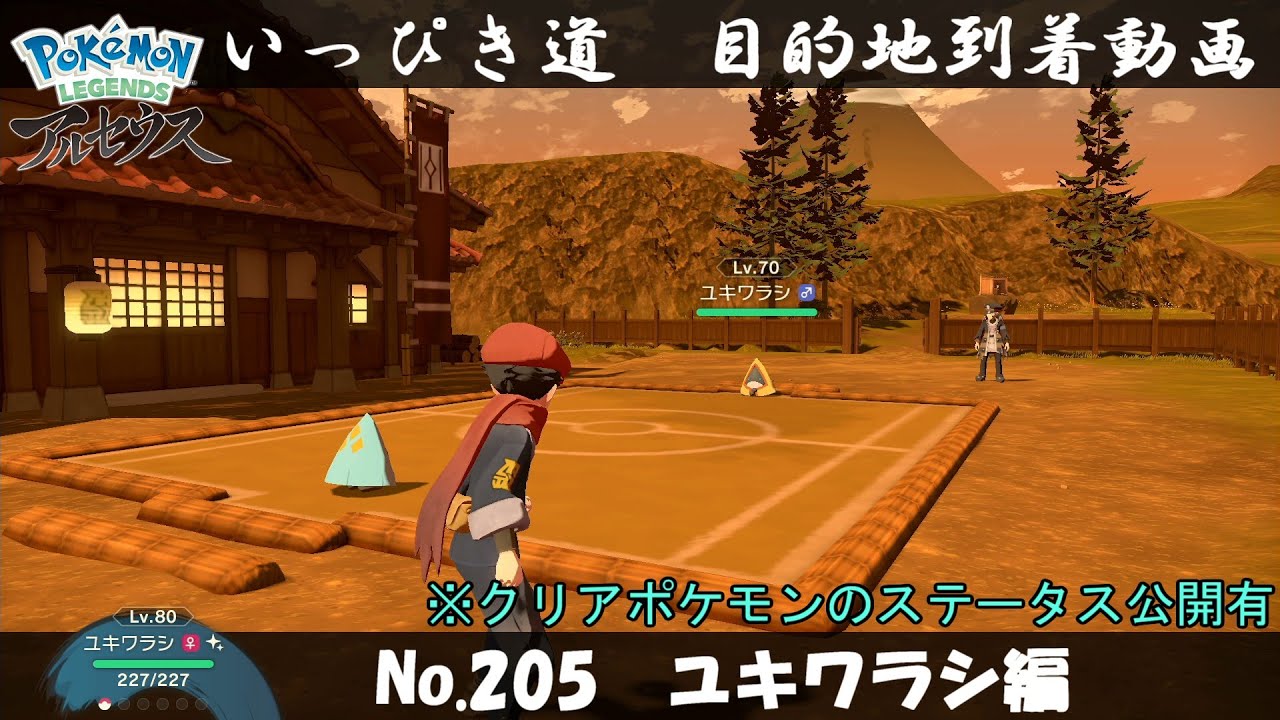This screenshot has width=1280, height=720.
Task: Click the shiny sparkle icon
Action: point(213,644)
